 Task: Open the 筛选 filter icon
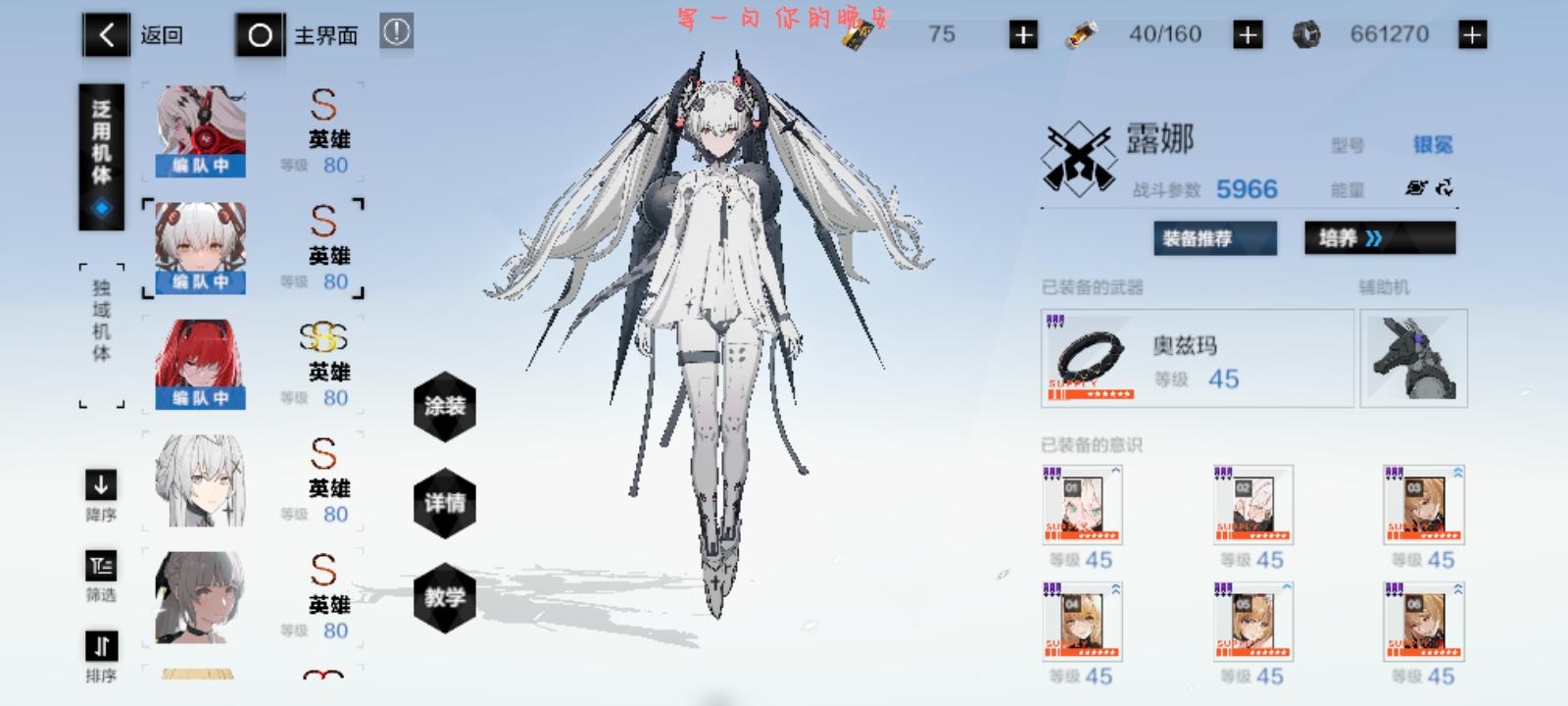coord(101,566)
